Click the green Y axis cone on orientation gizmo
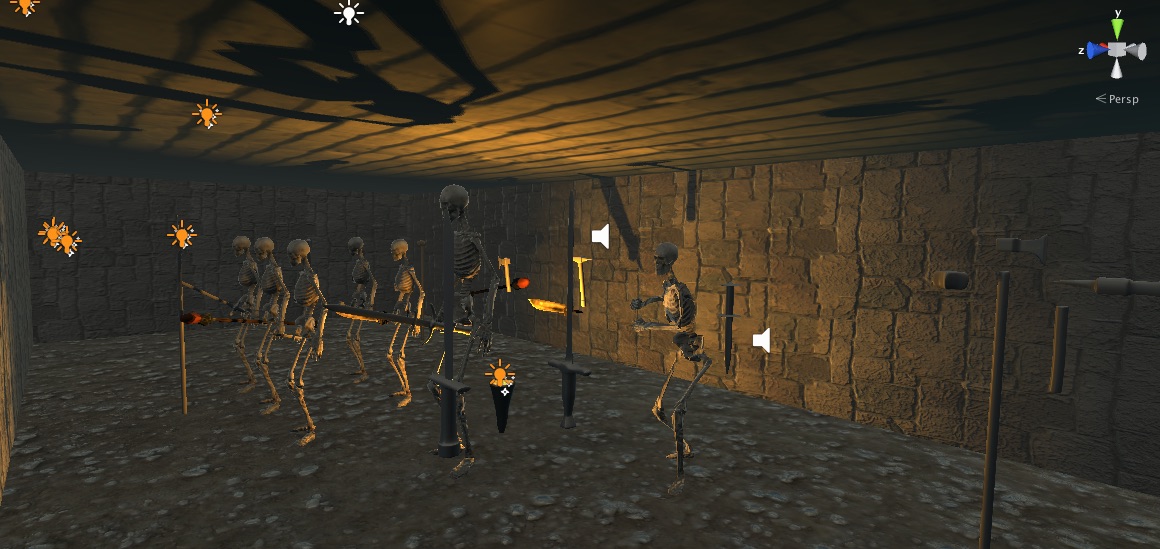The height and width of the screenshot is (549, 1160). pos(1117,29)
